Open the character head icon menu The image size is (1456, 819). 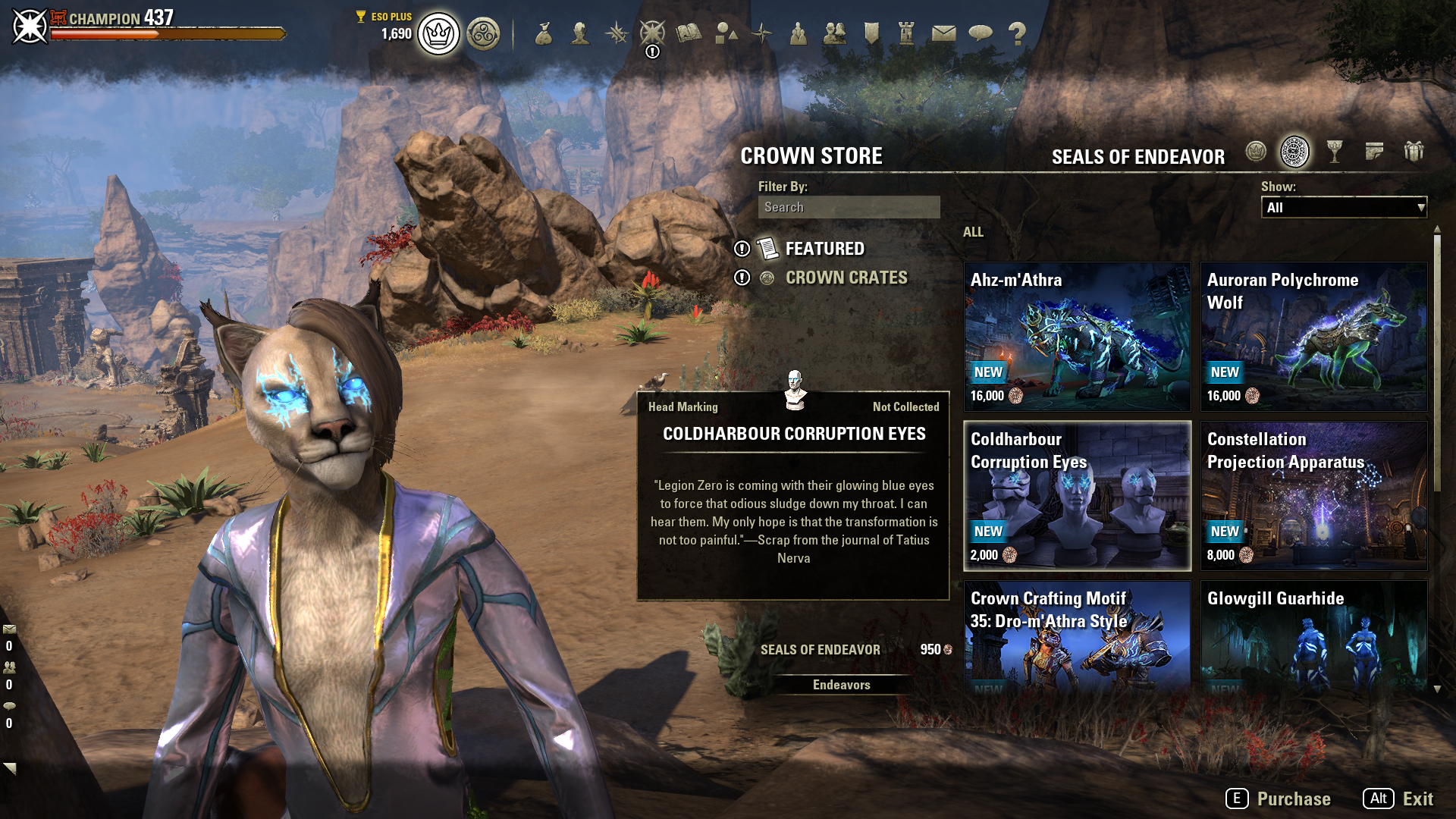(580, 33)
